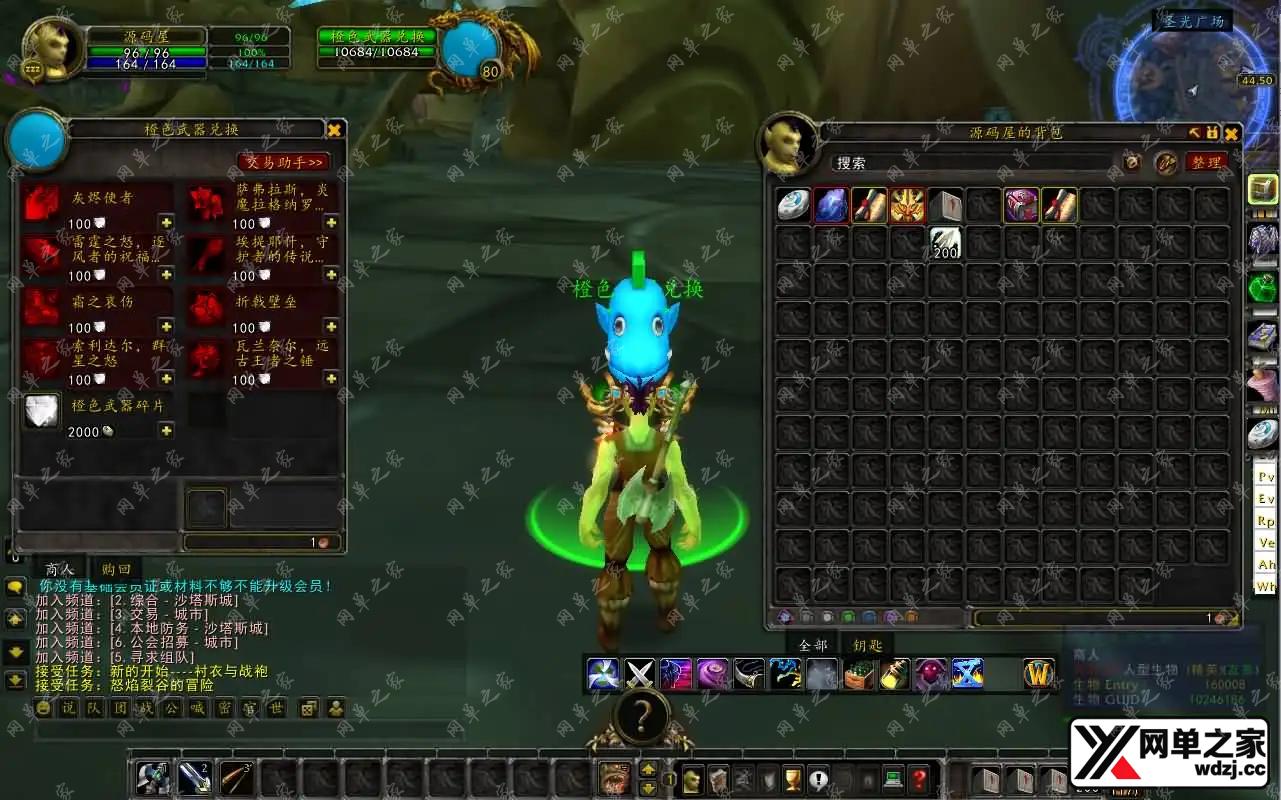The image size is (1281, 800).
Task: Select the blue crystal item in the bag
Action: point(831,205)
